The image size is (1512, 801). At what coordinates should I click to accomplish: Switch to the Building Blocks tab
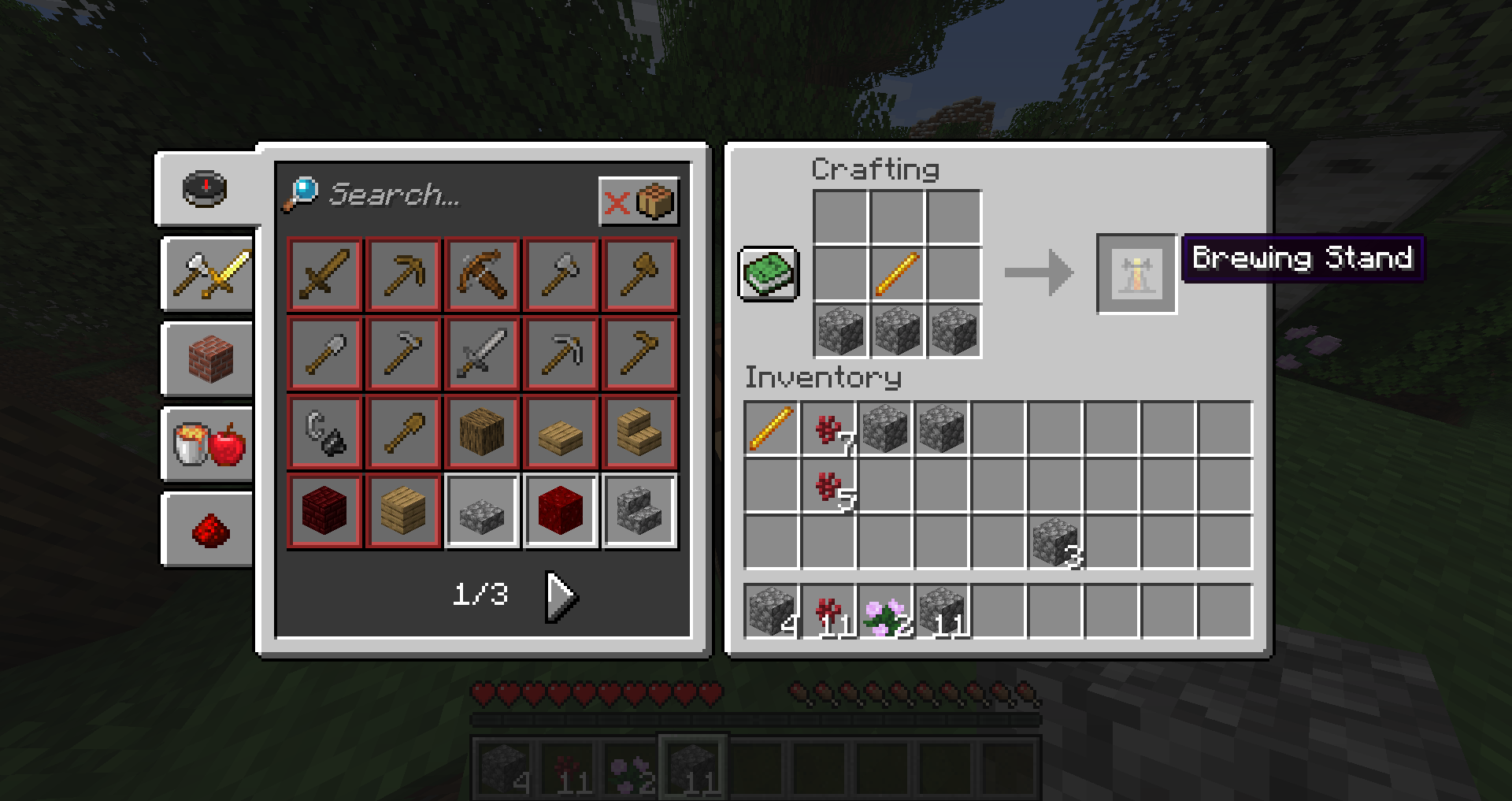coord(206,361)
